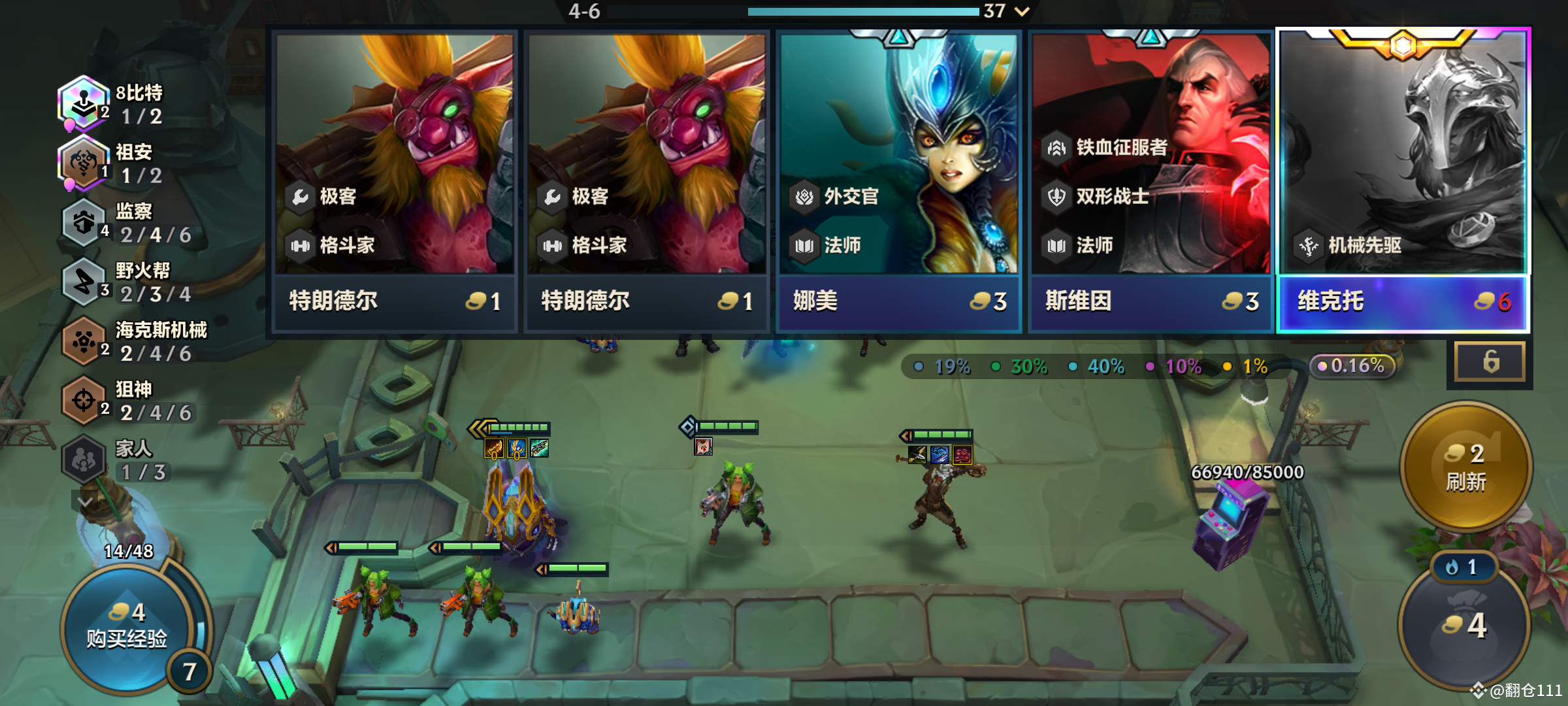
Task: Open the 海克斯机械 trait entry
Action: click(131, 341)
